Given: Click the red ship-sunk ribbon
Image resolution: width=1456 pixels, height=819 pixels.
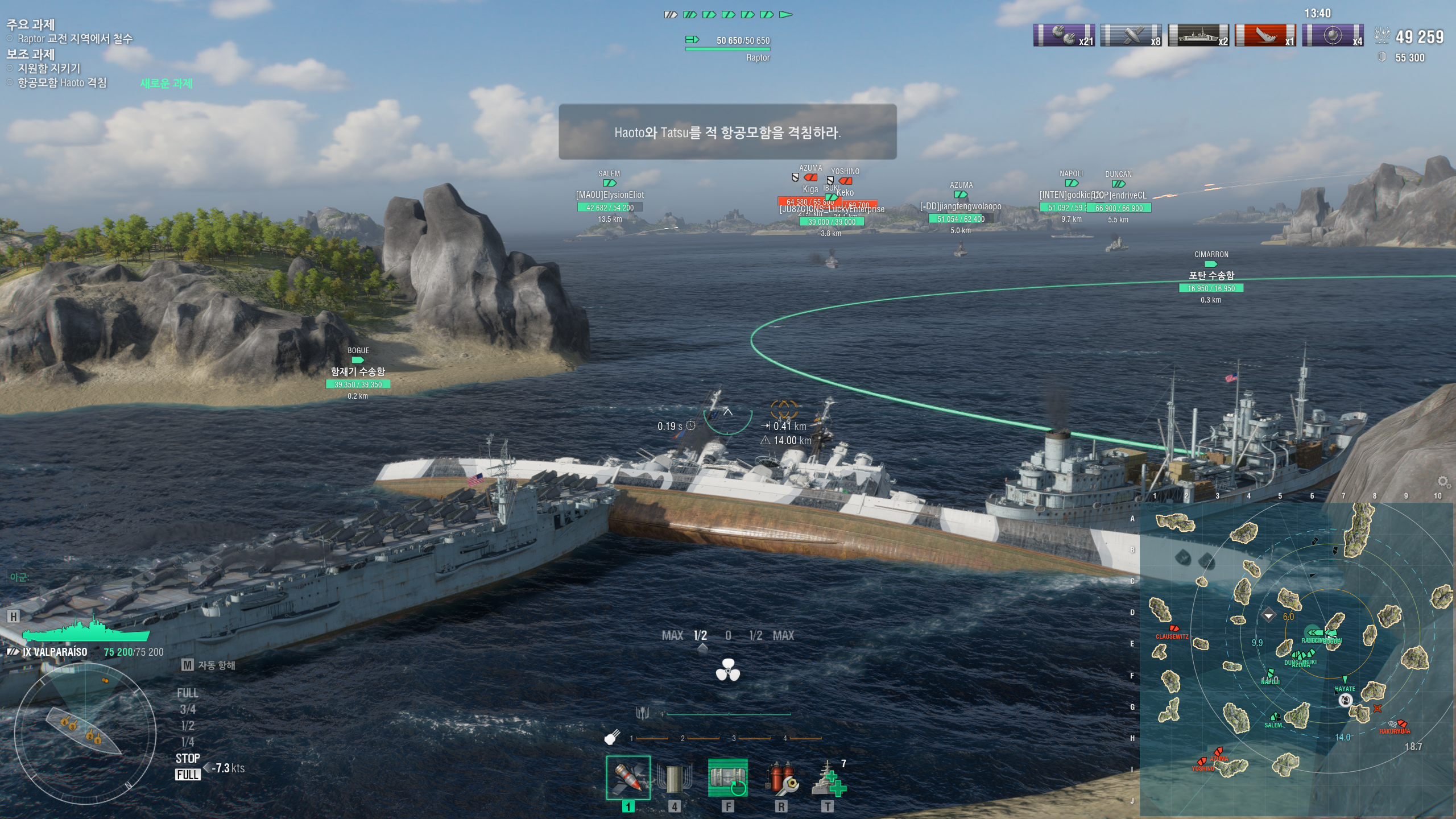Looking at the screenshot, I should click(1265, 35).
